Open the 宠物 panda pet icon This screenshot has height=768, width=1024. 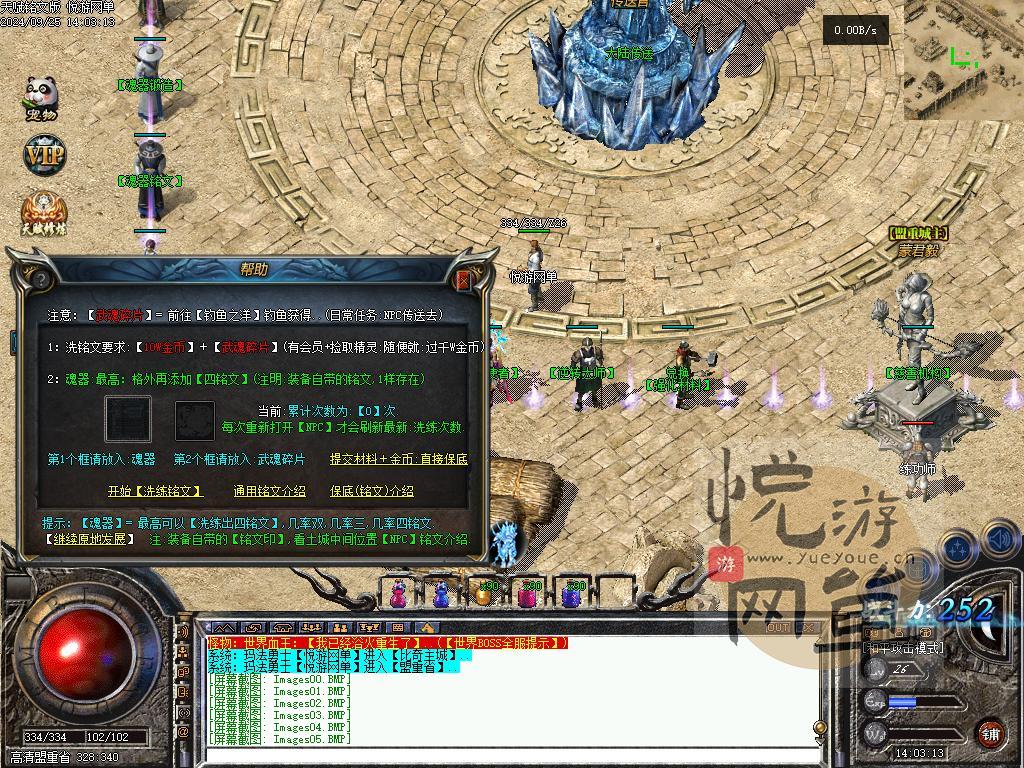click(42, 99)
